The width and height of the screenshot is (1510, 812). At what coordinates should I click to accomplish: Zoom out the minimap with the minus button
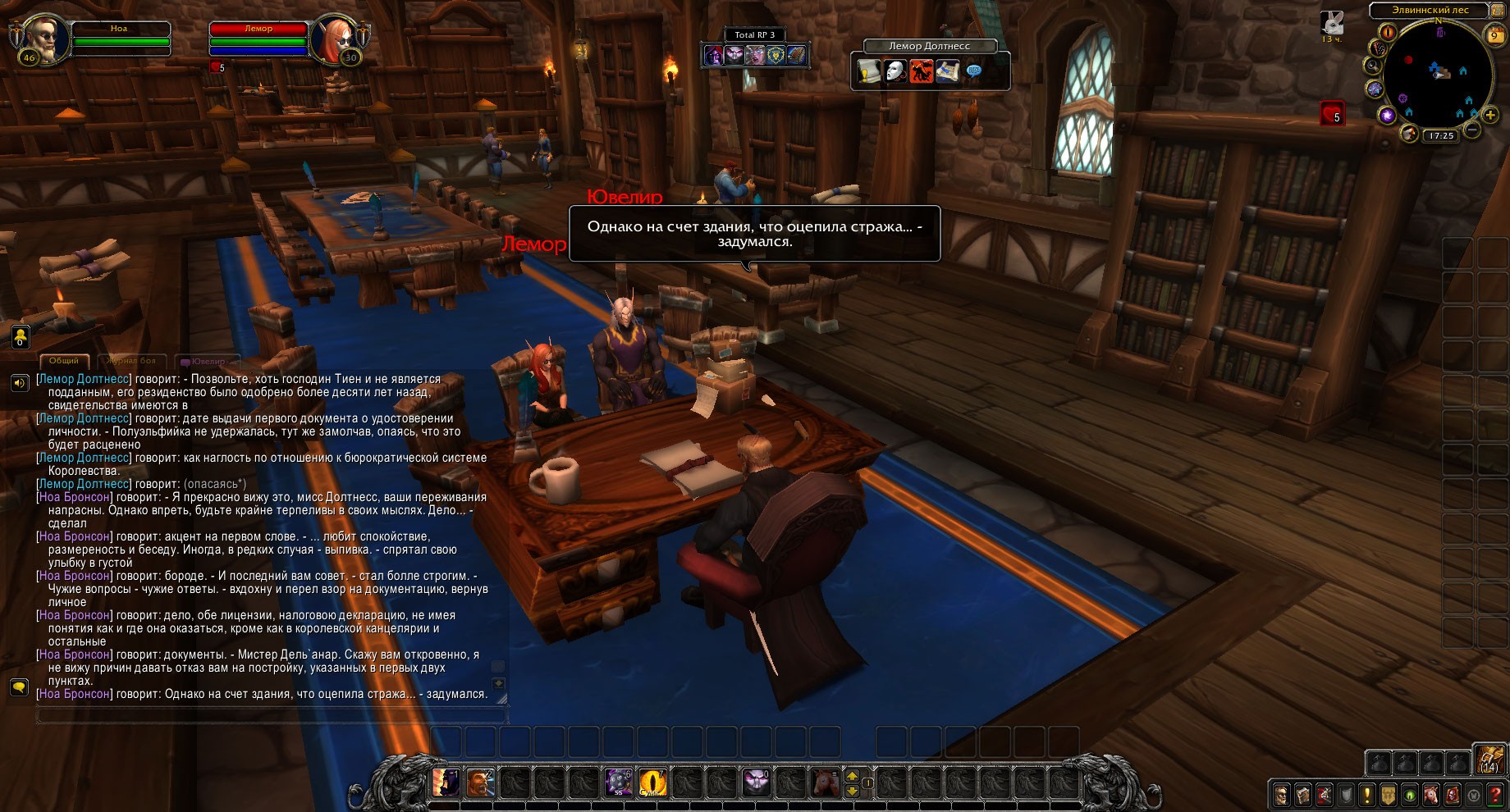tap(1472, 130)
